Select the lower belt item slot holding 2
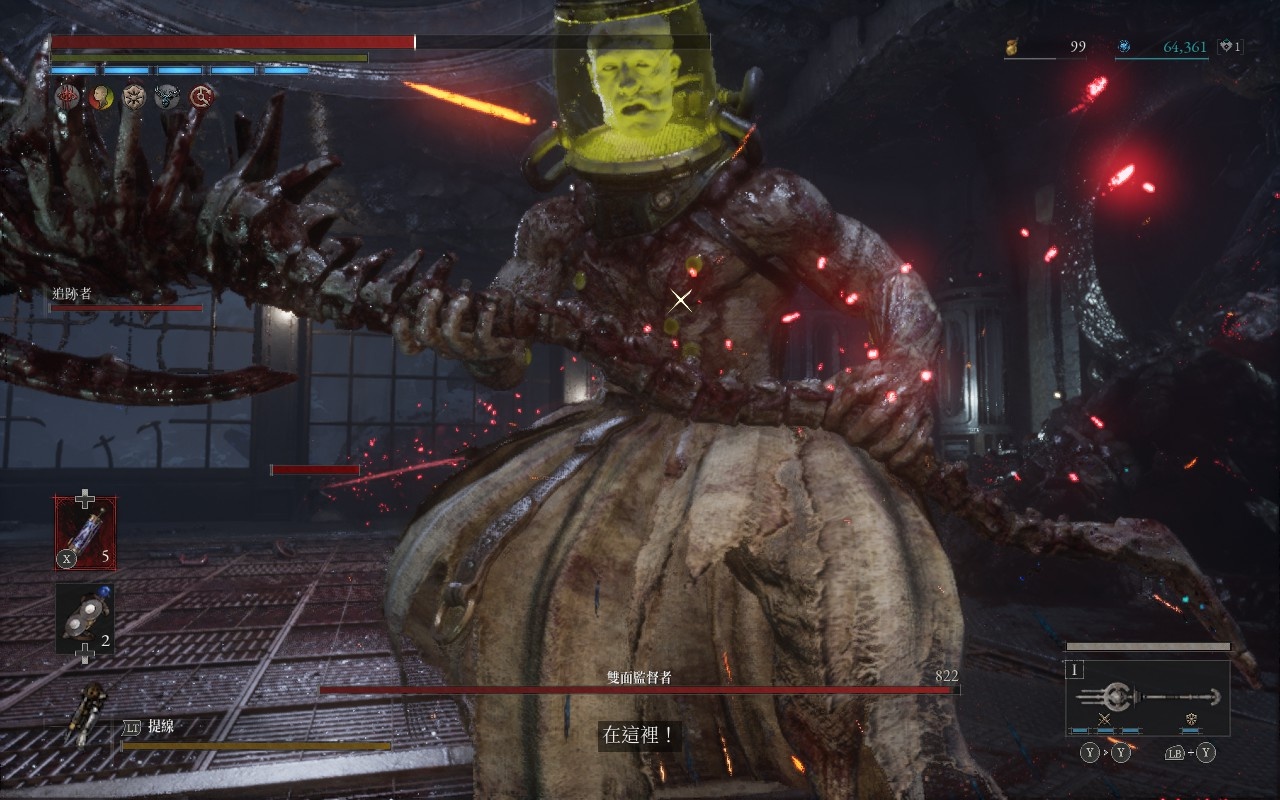Screen dimensions: 1280x800 point(85,618)
